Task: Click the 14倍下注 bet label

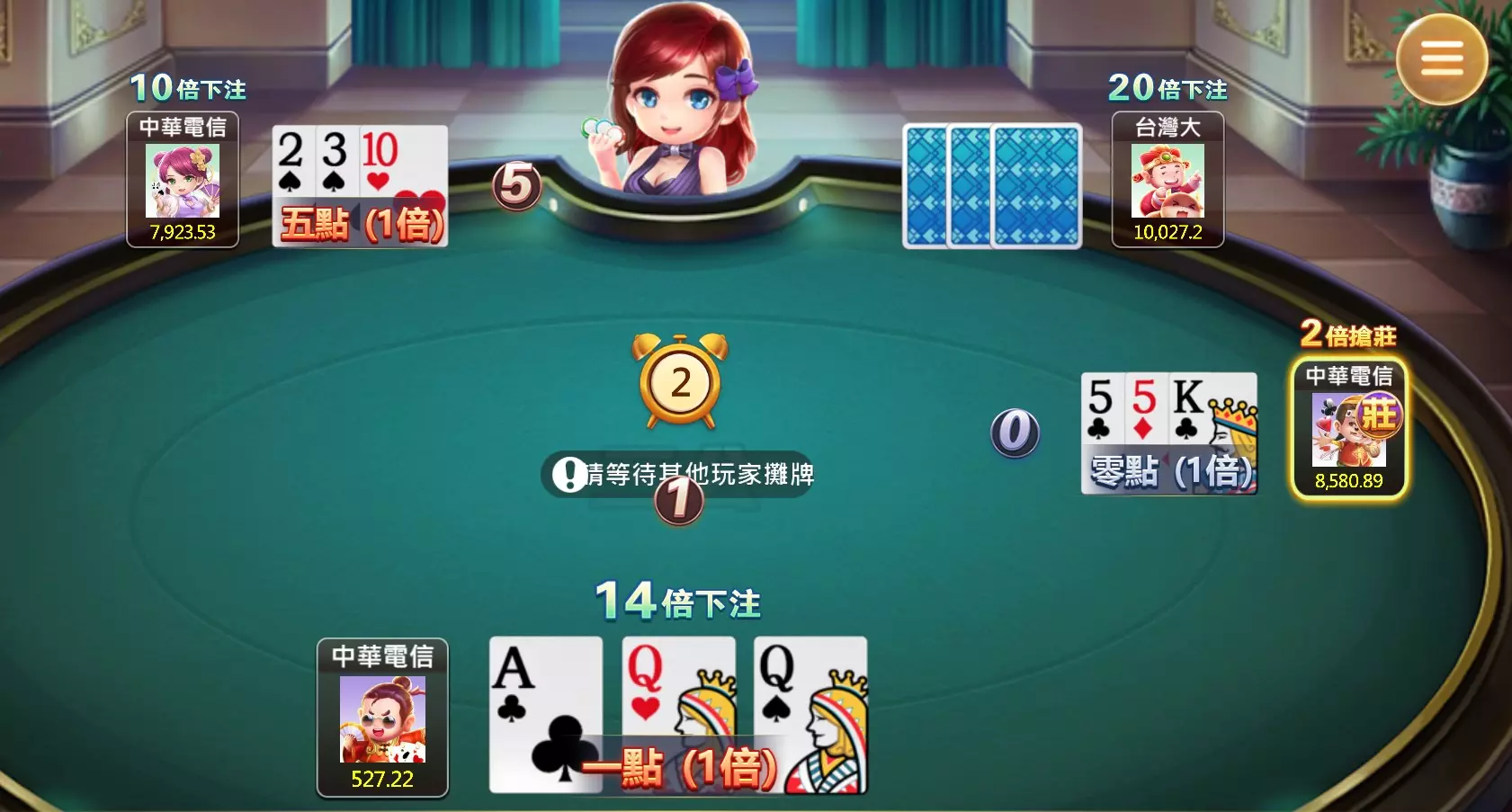Action: tap(678, 601)
